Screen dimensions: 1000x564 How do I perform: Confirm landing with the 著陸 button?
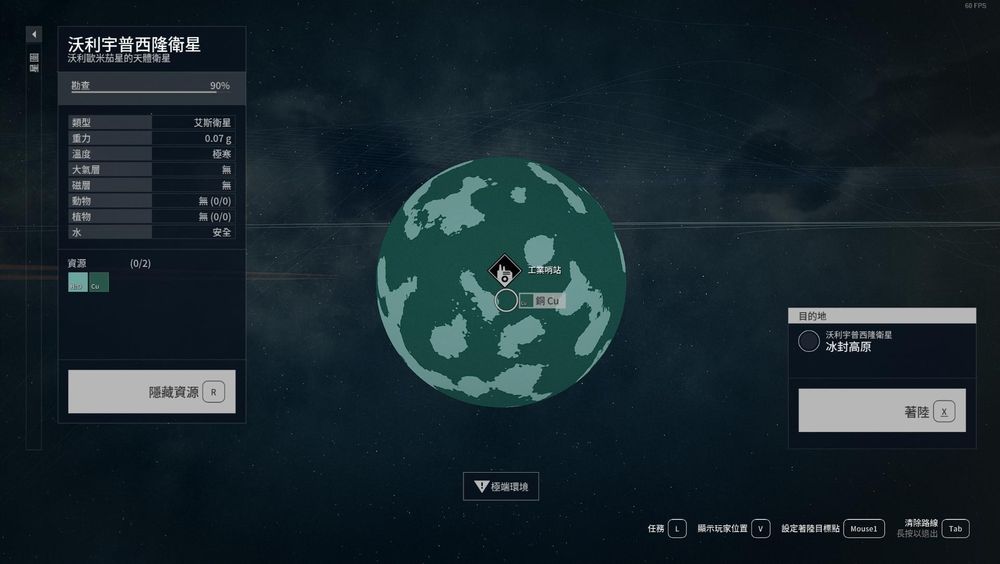click(882, 411)
